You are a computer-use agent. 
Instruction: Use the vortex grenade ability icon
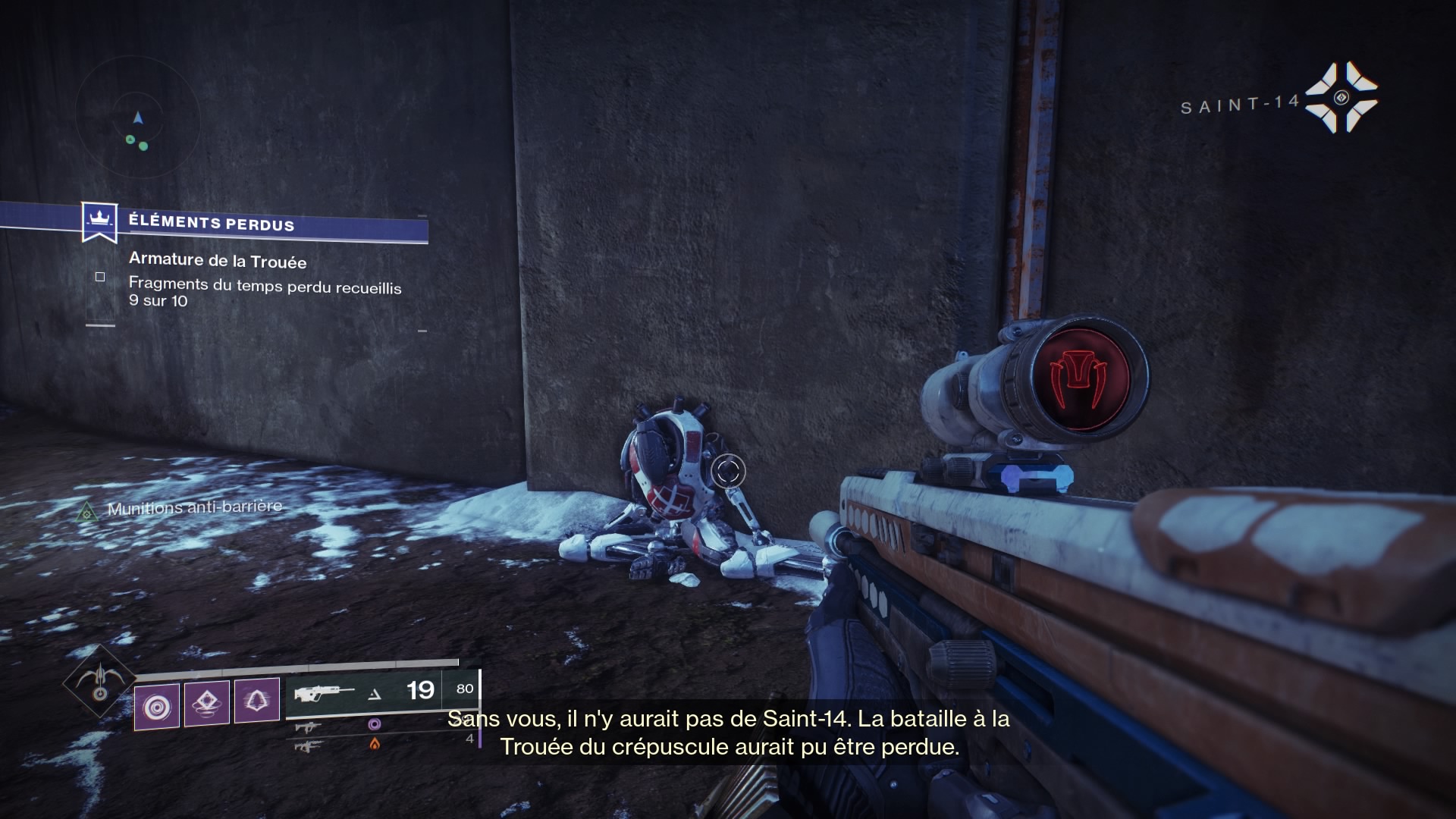point(157,707)
